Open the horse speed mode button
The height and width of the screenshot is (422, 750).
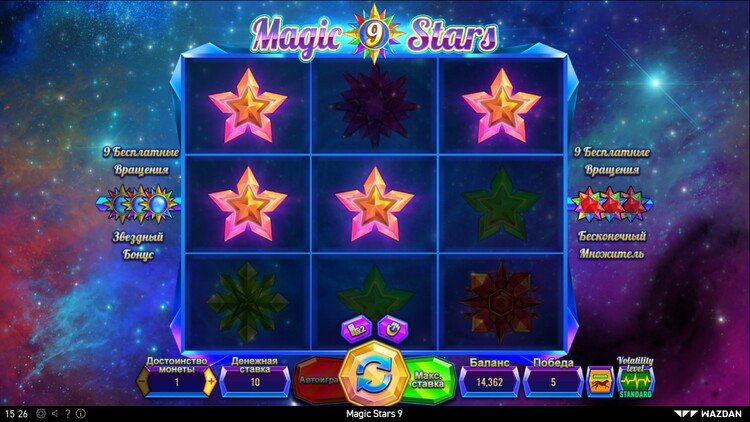click(x=599, y=380)
